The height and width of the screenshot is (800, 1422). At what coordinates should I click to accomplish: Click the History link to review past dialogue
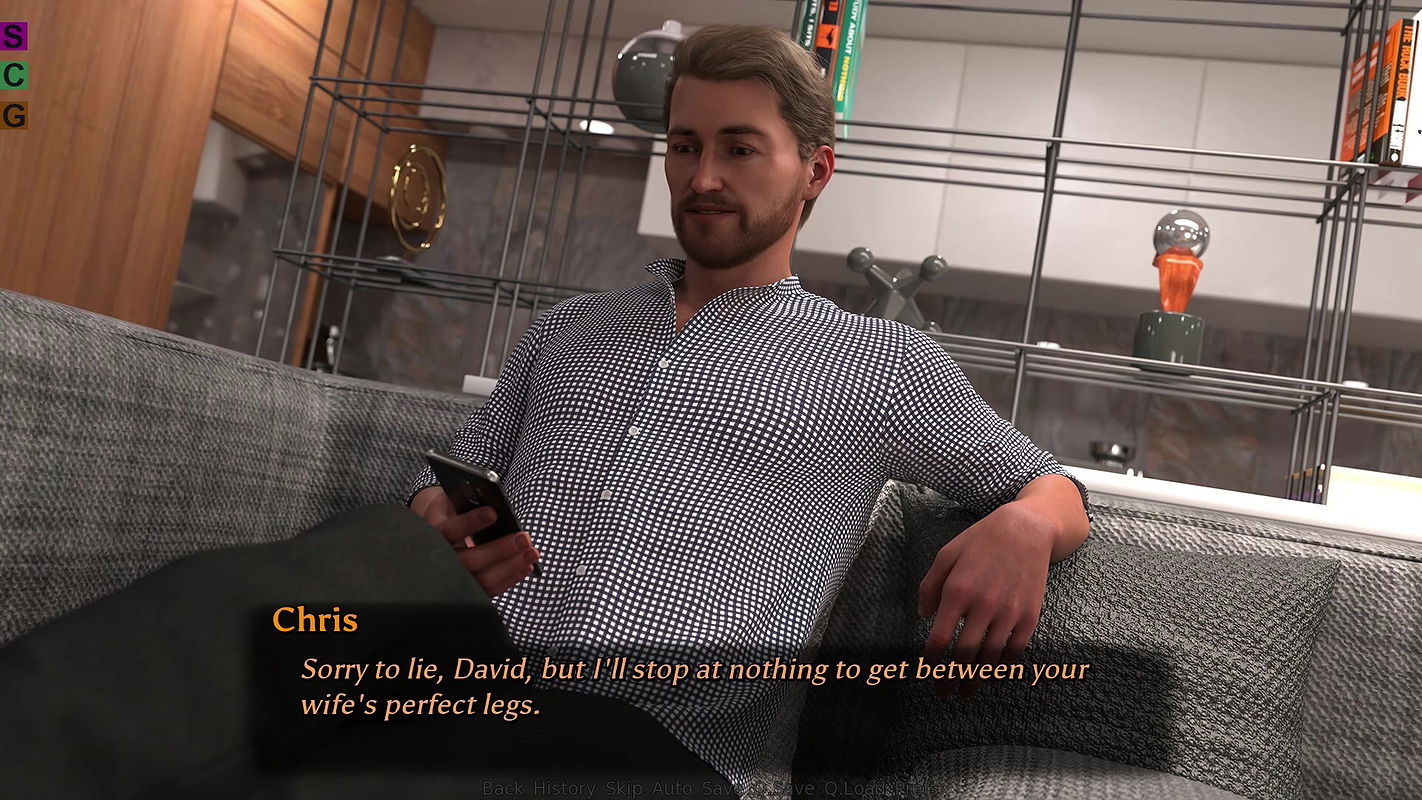(563, 788)
